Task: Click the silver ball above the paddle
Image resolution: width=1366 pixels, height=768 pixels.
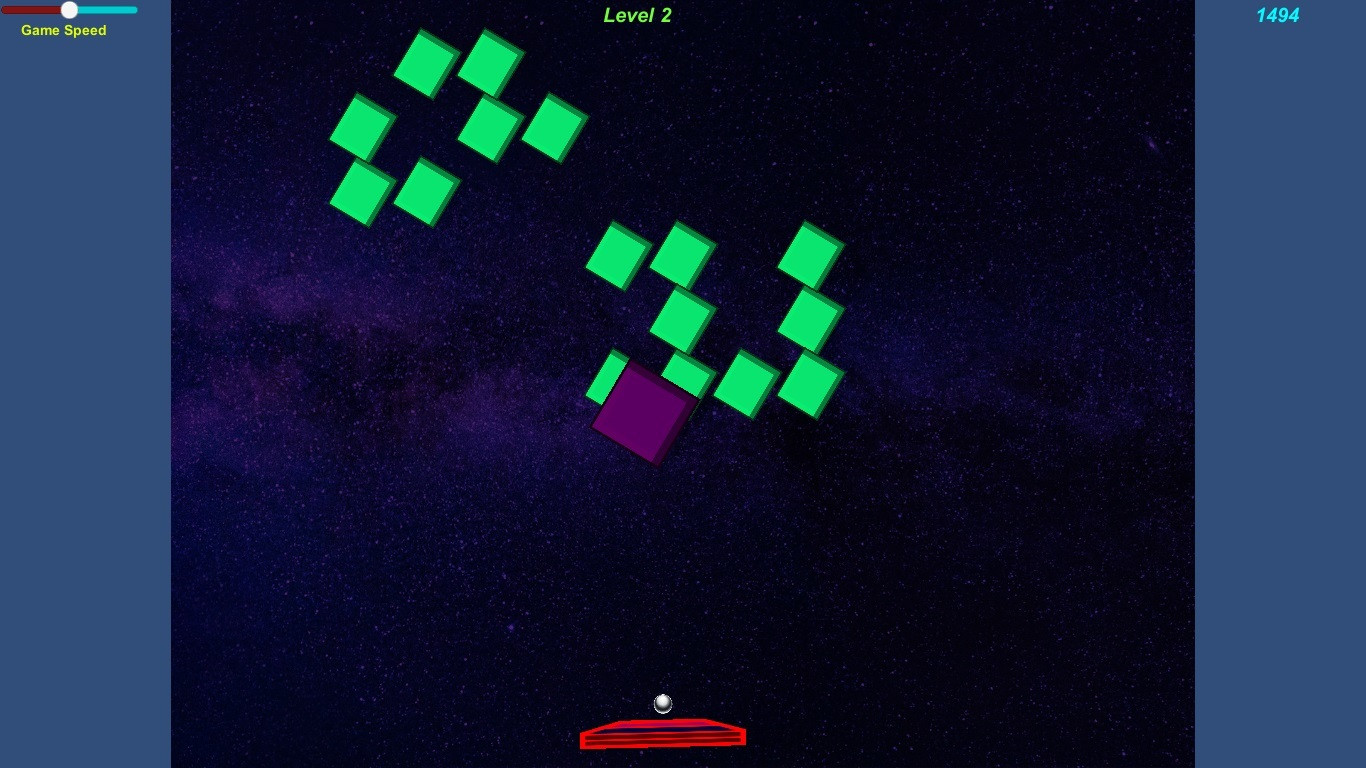Action: (662, 704)
